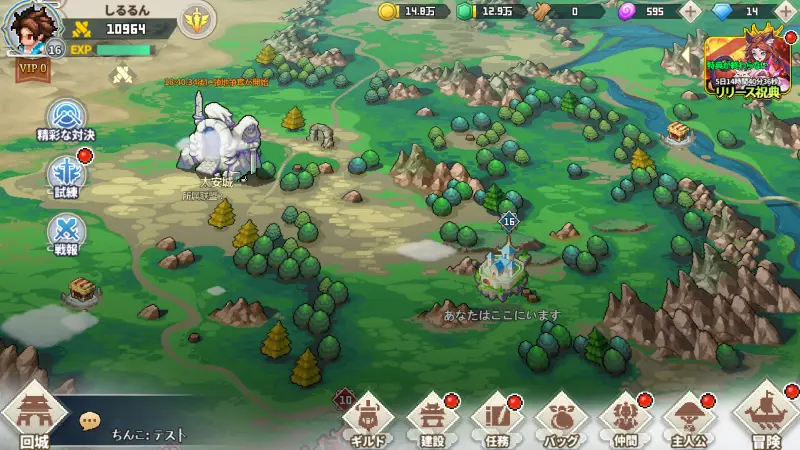Open the player avatar profile
This screenshot has height=450, width=800.
(32, 27)
